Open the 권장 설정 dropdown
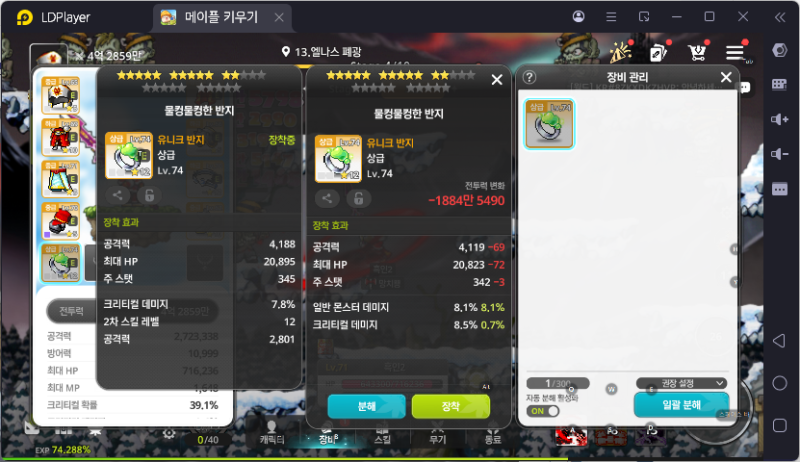This screenshot has height=462, width=800. [680, 383]
